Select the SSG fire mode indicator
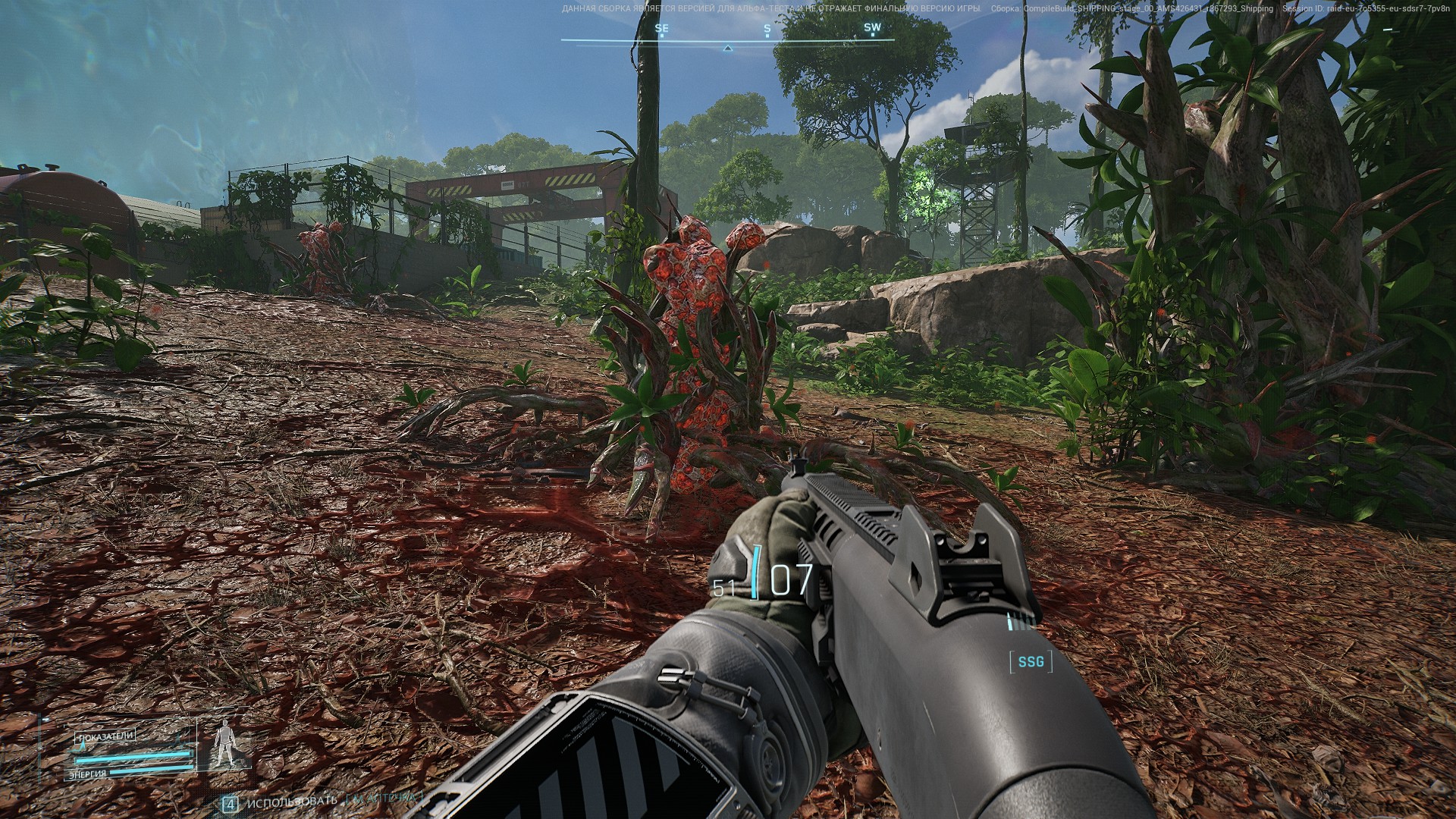1456x819 pixels. coord(1031,662)
